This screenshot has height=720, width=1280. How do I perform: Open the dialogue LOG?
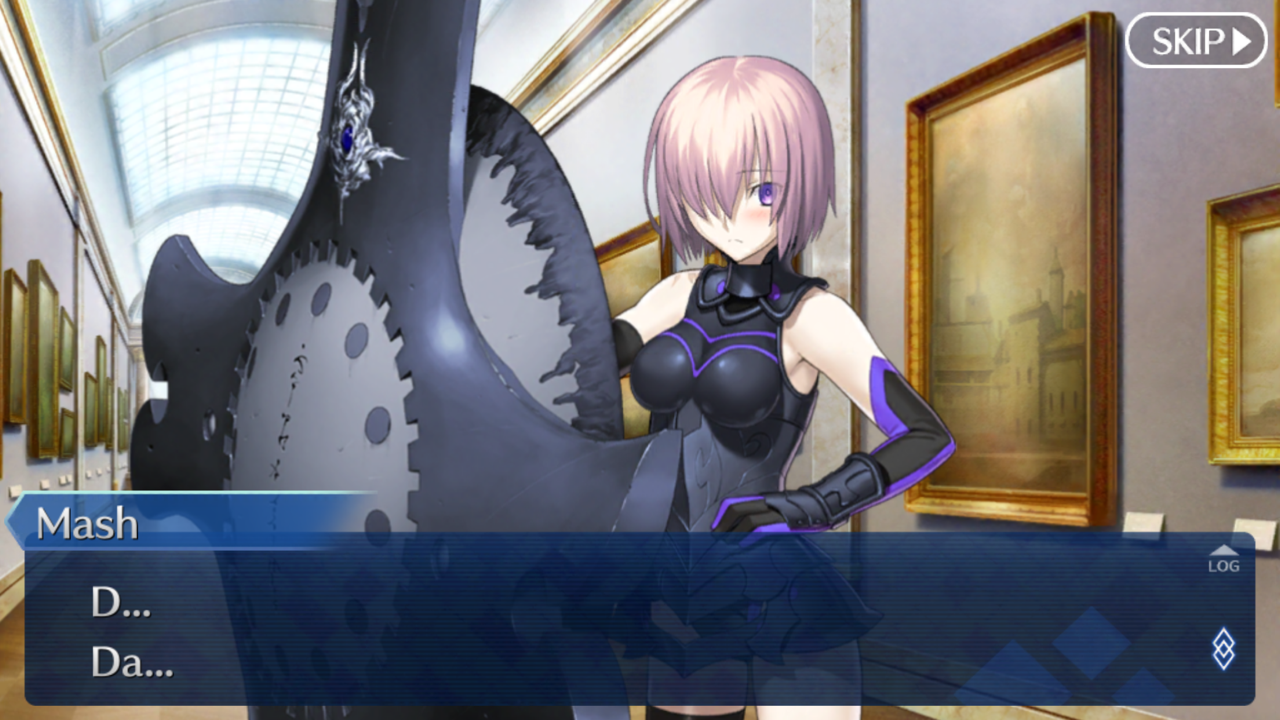1222,560
